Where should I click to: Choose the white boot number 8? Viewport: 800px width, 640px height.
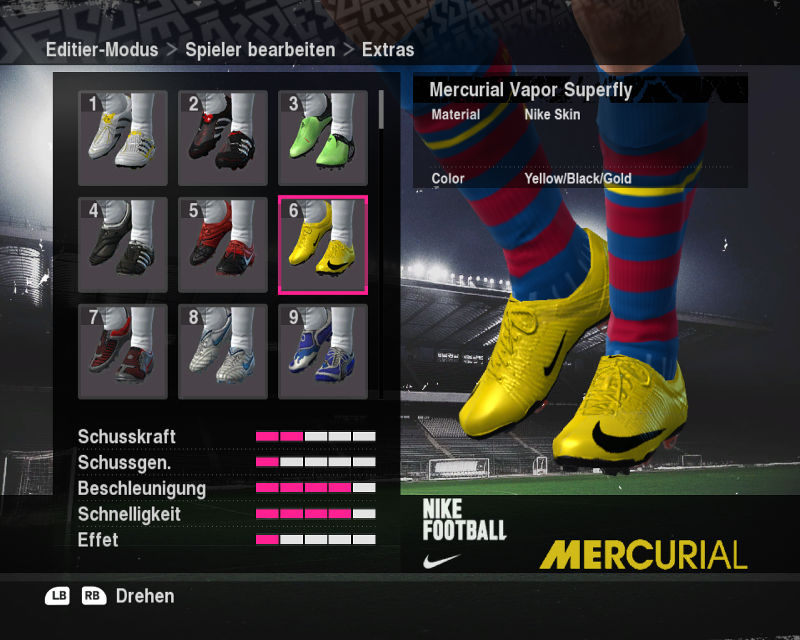click(223, 352)
